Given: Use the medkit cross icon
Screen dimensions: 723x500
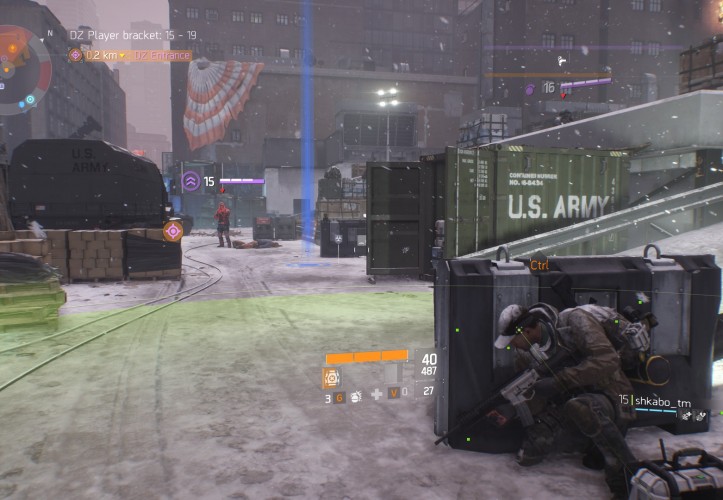Looking at the screenshot, I should tap(376, 395).
